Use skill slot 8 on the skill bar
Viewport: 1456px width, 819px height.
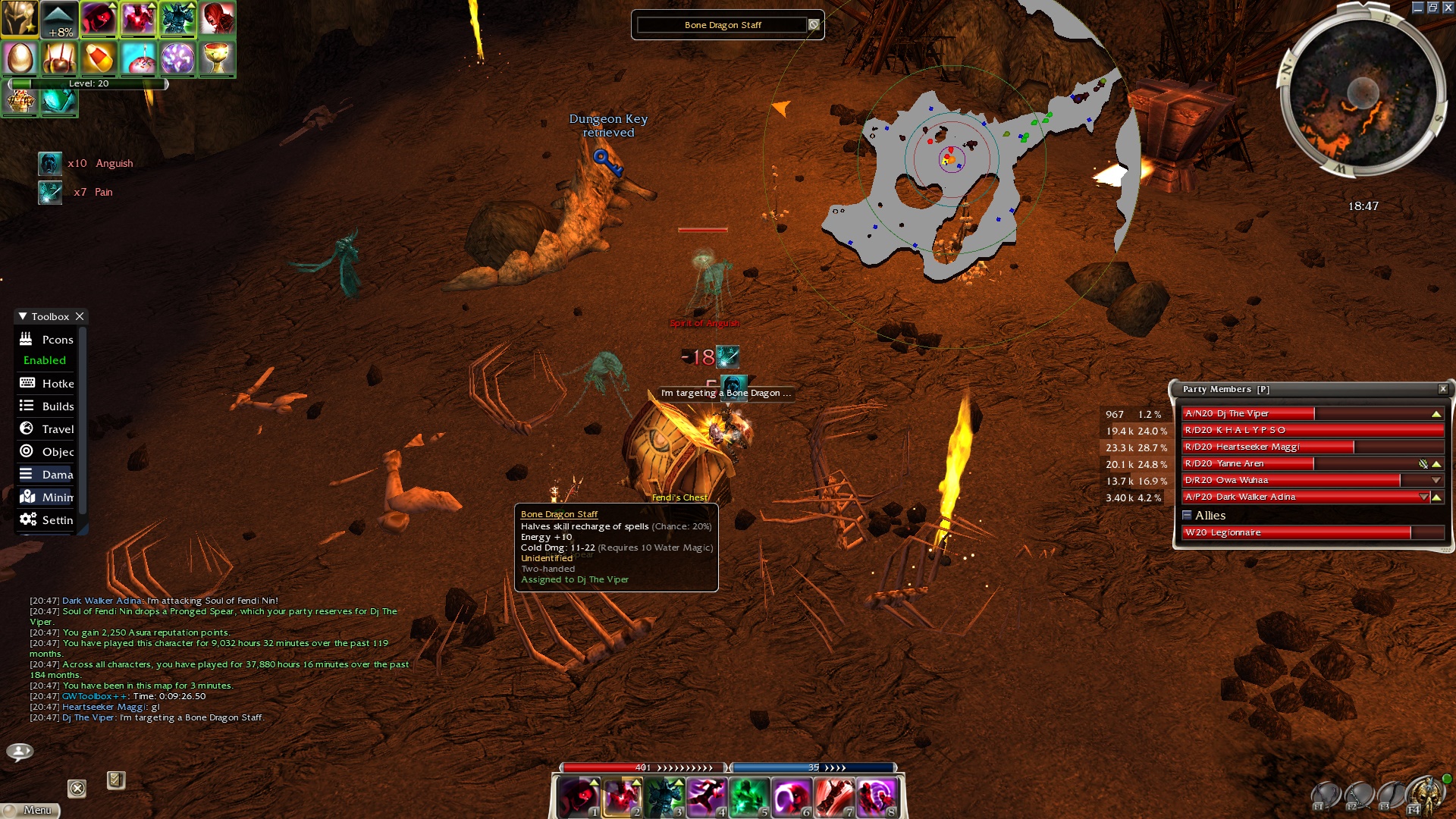[876, 797]
